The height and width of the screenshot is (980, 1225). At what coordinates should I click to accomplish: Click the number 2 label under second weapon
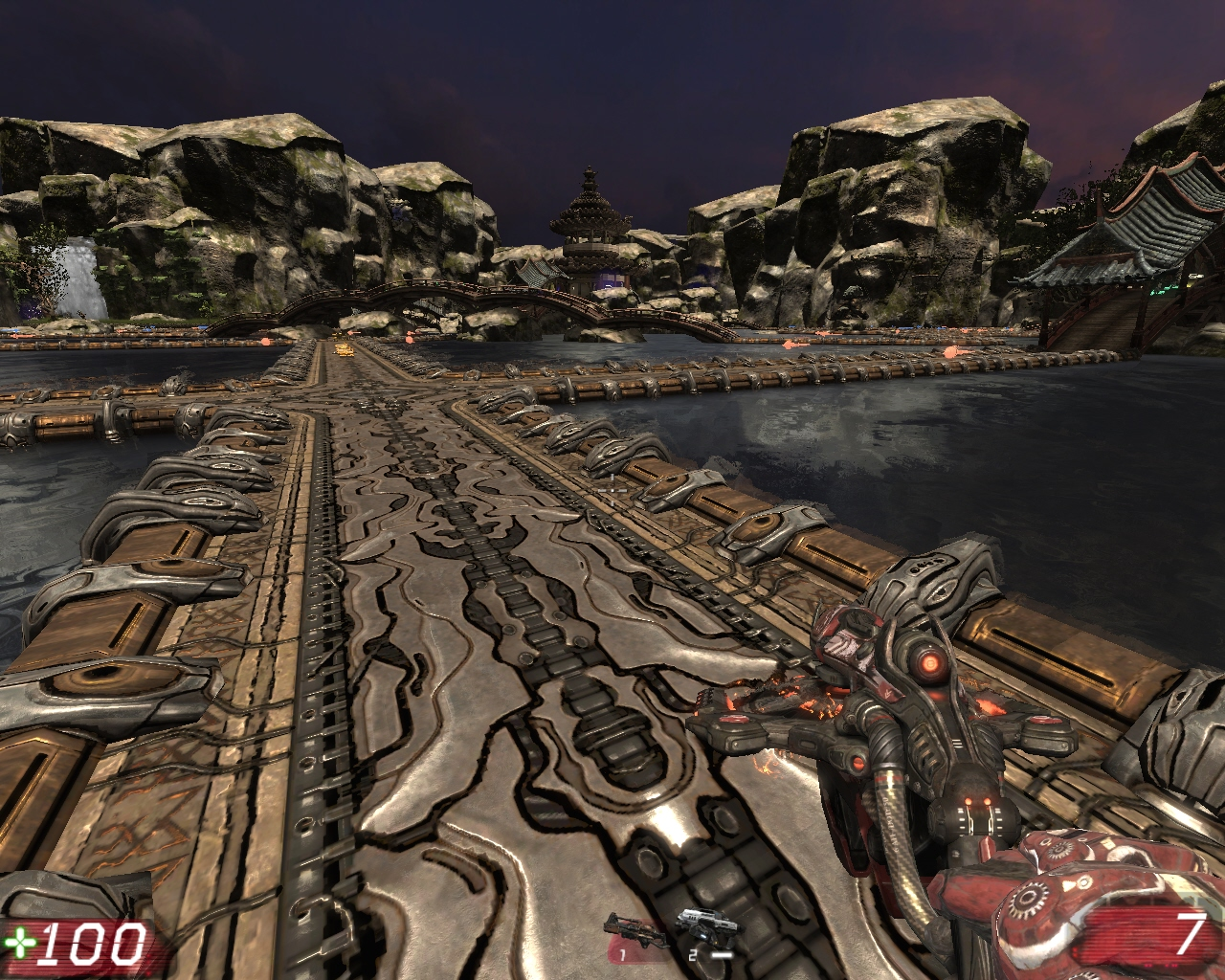pyautogui.click(x=692, y=954)
